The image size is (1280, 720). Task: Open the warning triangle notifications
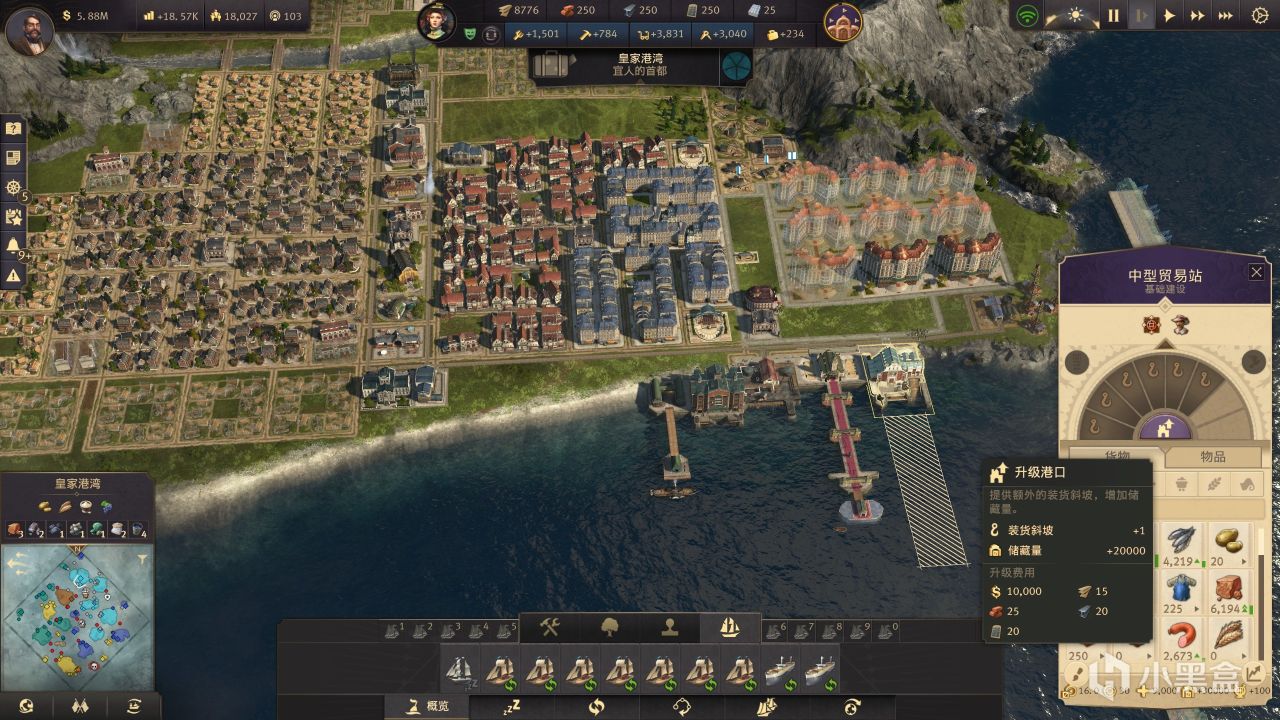coord(13,275)
